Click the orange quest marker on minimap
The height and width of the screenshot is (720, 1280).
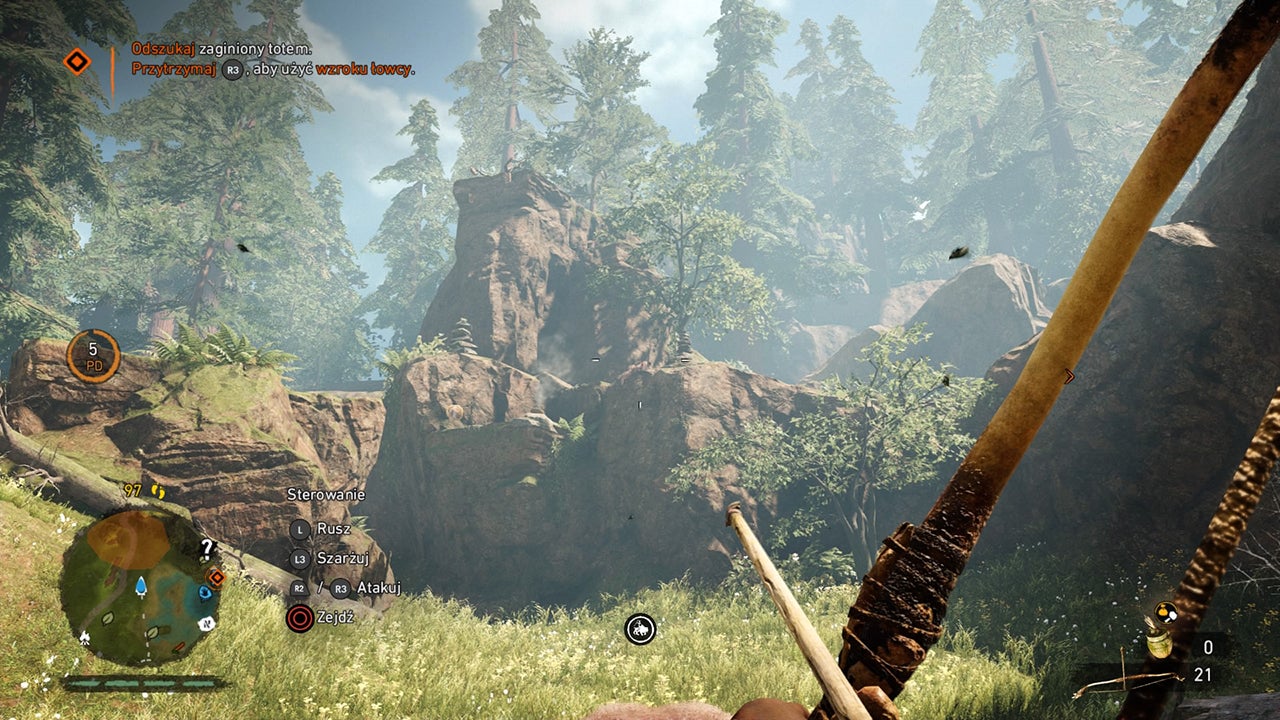click(215, 577)
